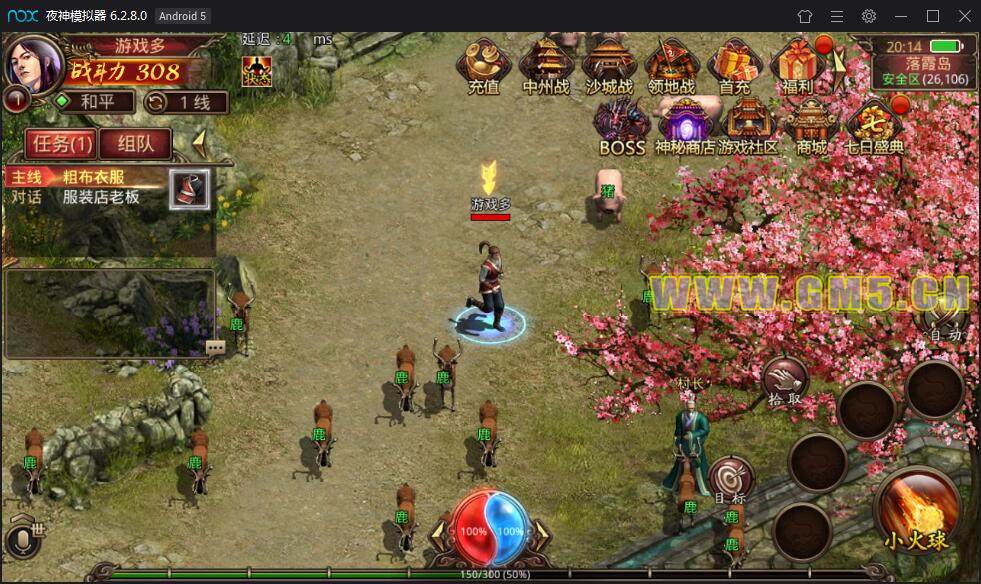Viewport: 981px width, 584px height.
Task: Switch to the 组队 team tab
Action: click(136, 143)
